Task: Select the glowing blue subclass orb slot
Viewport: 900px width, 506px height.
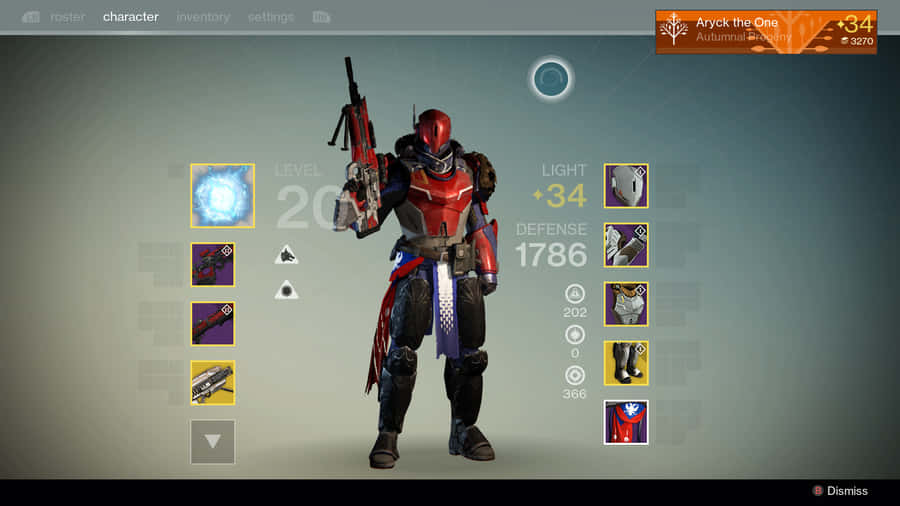Action: click(222, 196)
